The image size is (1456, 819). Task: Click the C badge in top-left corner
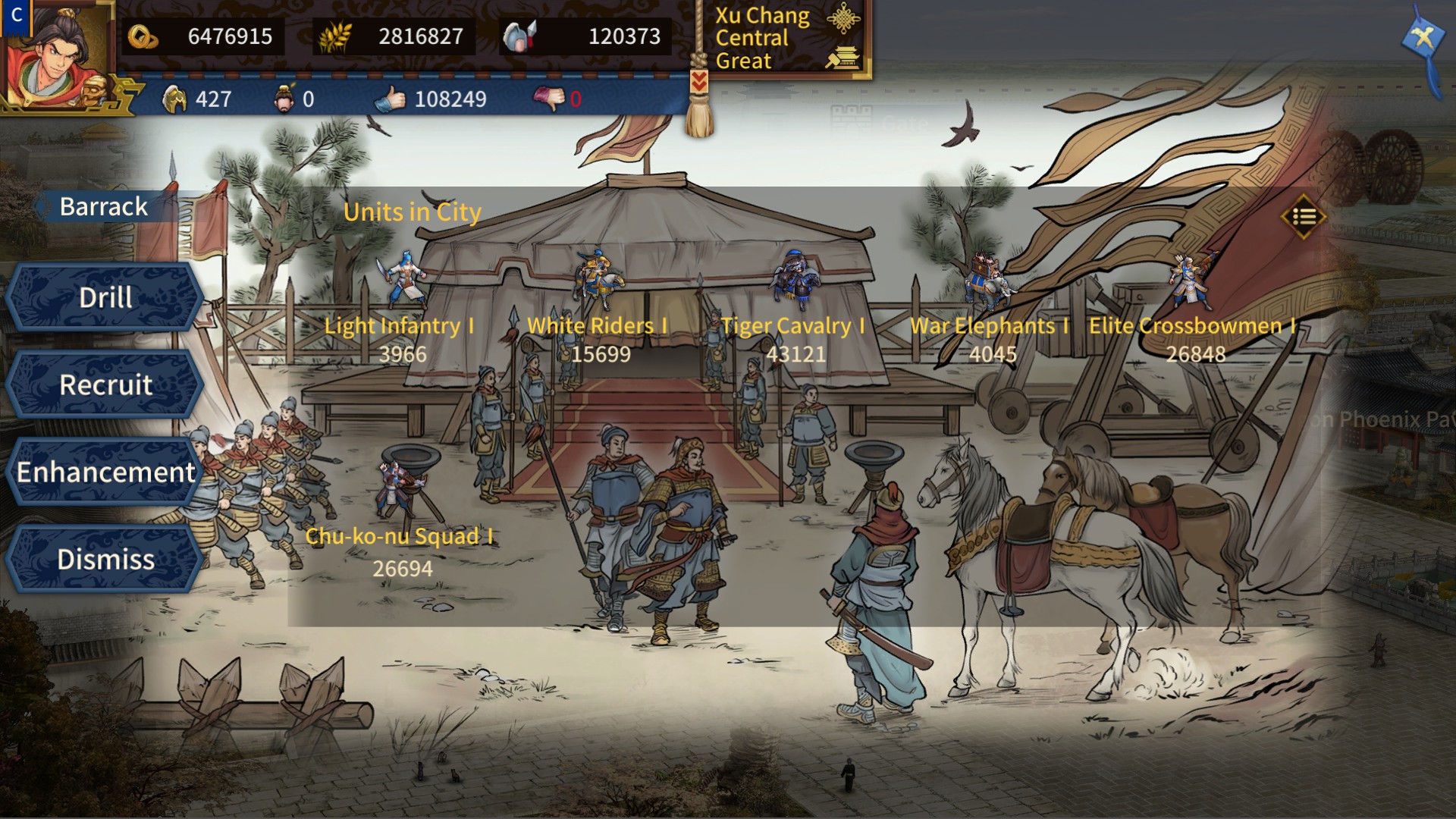coord(15,15)
